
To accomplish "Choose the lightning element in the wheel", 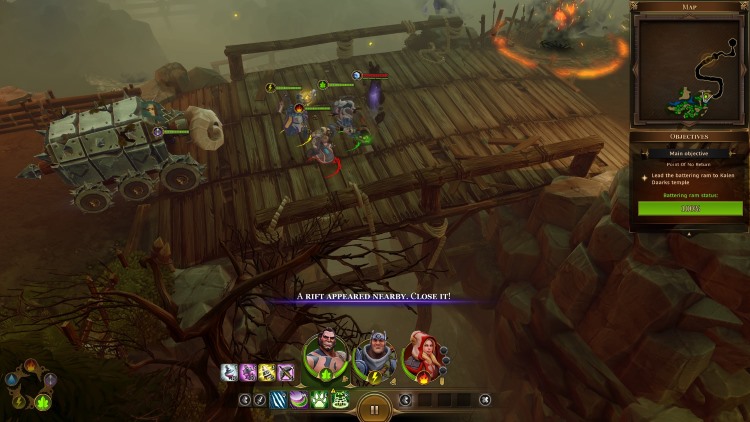I will point(18,402).
